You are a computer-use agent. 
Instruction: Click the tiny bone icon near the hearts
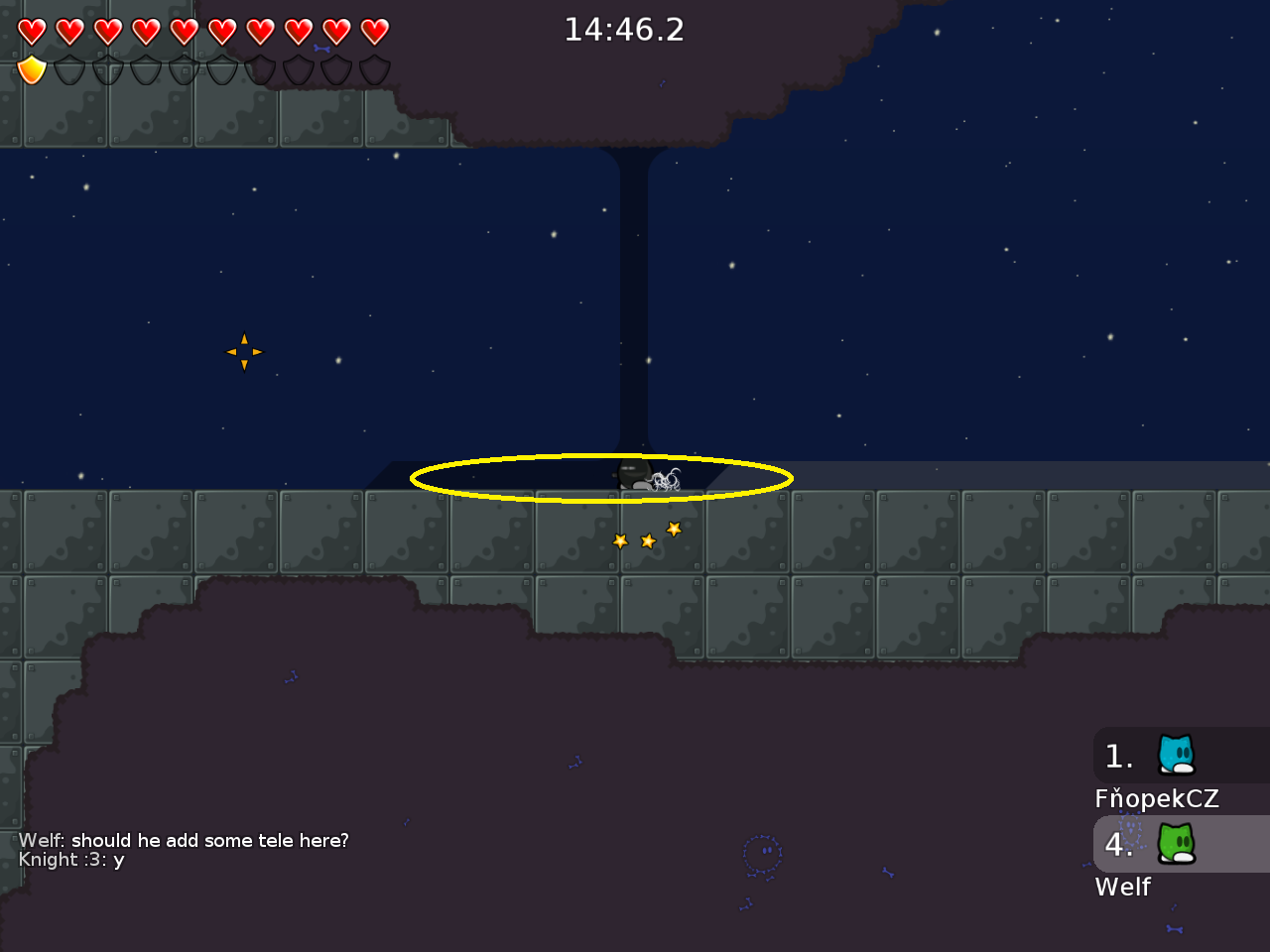coord(320,49)
